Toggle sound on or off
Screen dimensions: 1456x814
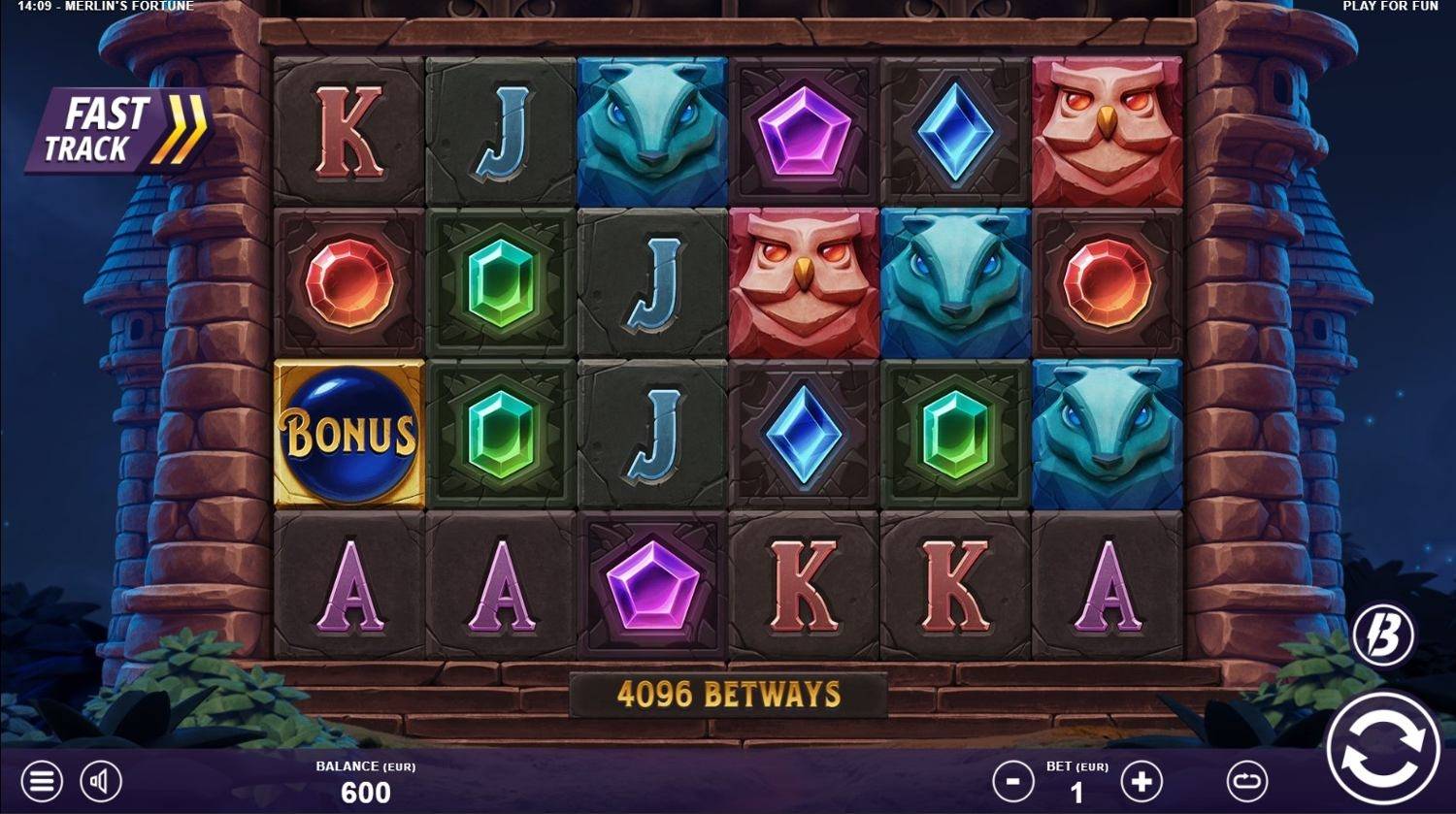[x=100, y=779]
